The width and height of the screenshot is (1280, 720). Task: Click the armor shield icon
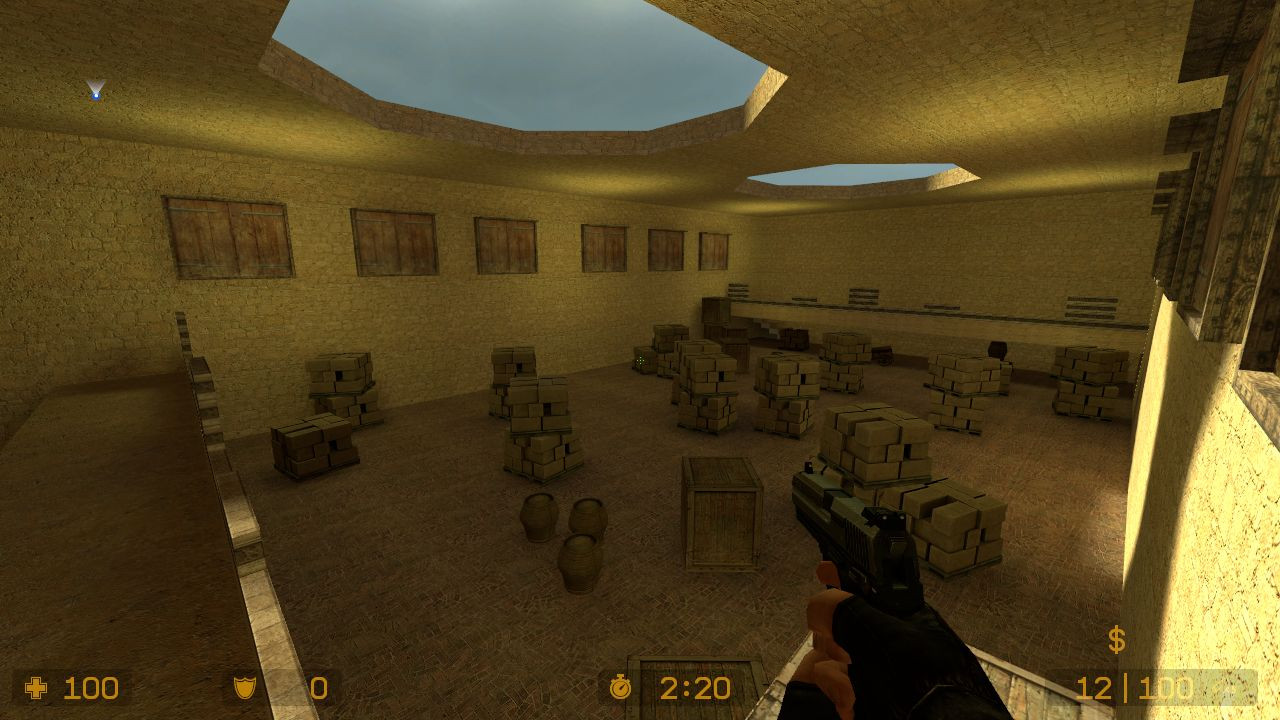click(240, 688)
